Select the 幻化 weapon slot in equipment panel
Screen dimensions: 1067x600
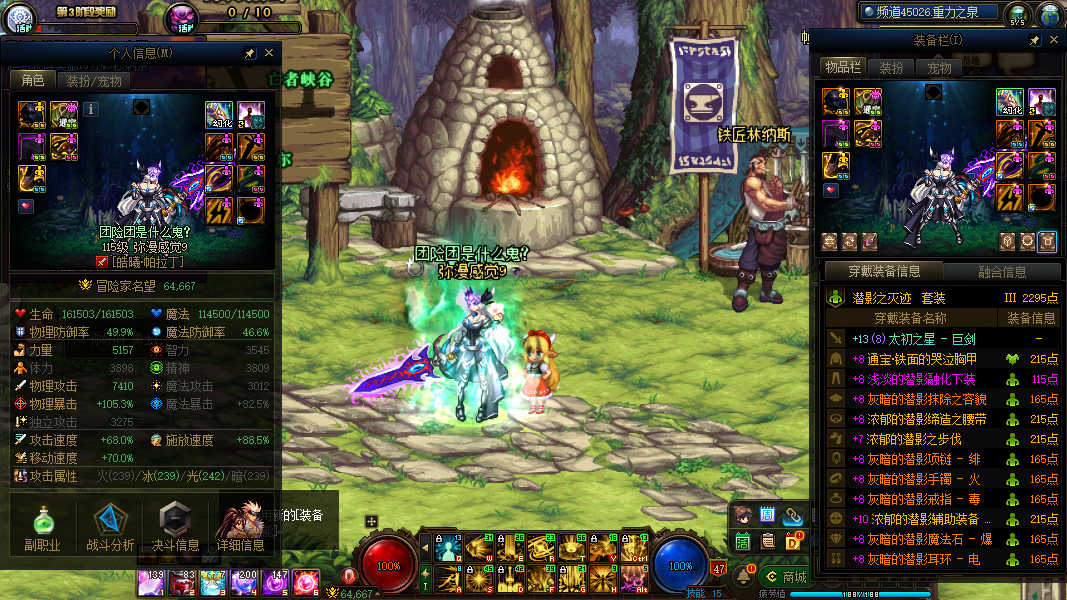1008,103
